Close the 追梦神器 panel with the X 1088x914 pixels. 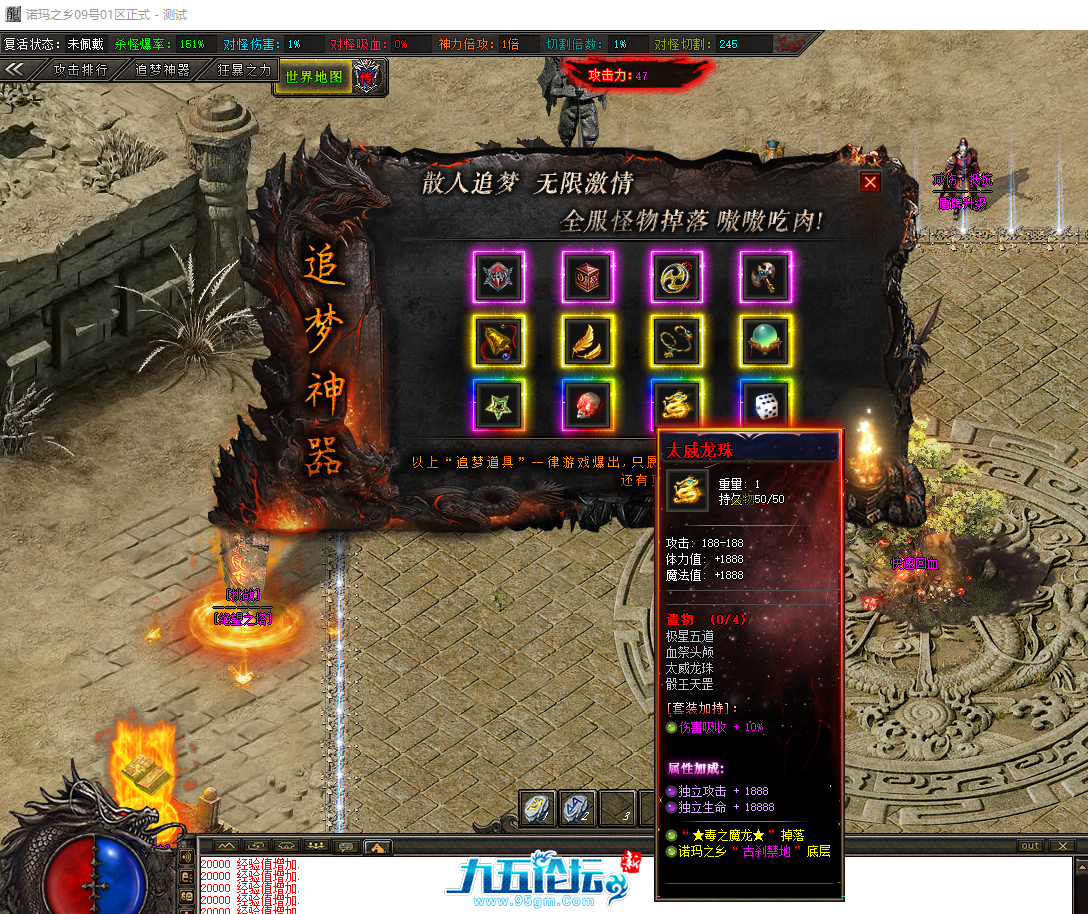tap(870, 182)
